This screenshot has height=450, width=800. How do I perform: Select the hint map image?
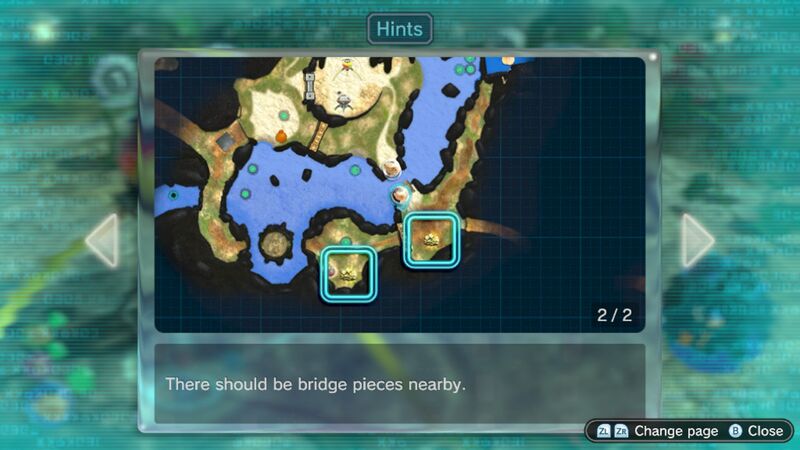coord(400,194)
